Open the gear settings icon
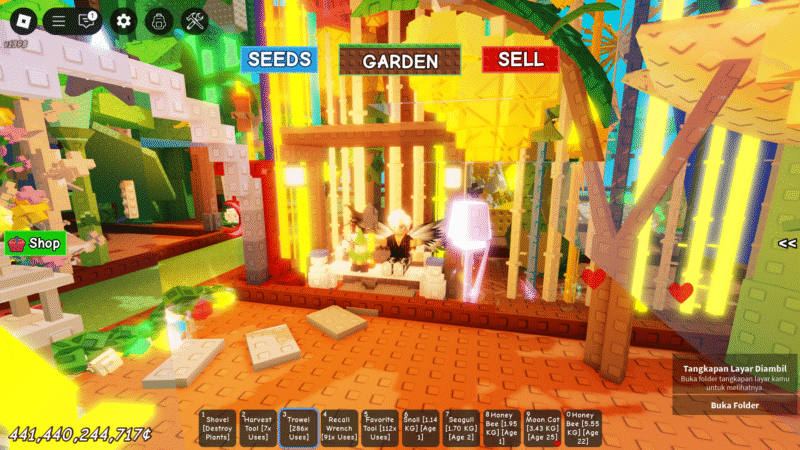800x450 pixels. click(x=123, y=20)
